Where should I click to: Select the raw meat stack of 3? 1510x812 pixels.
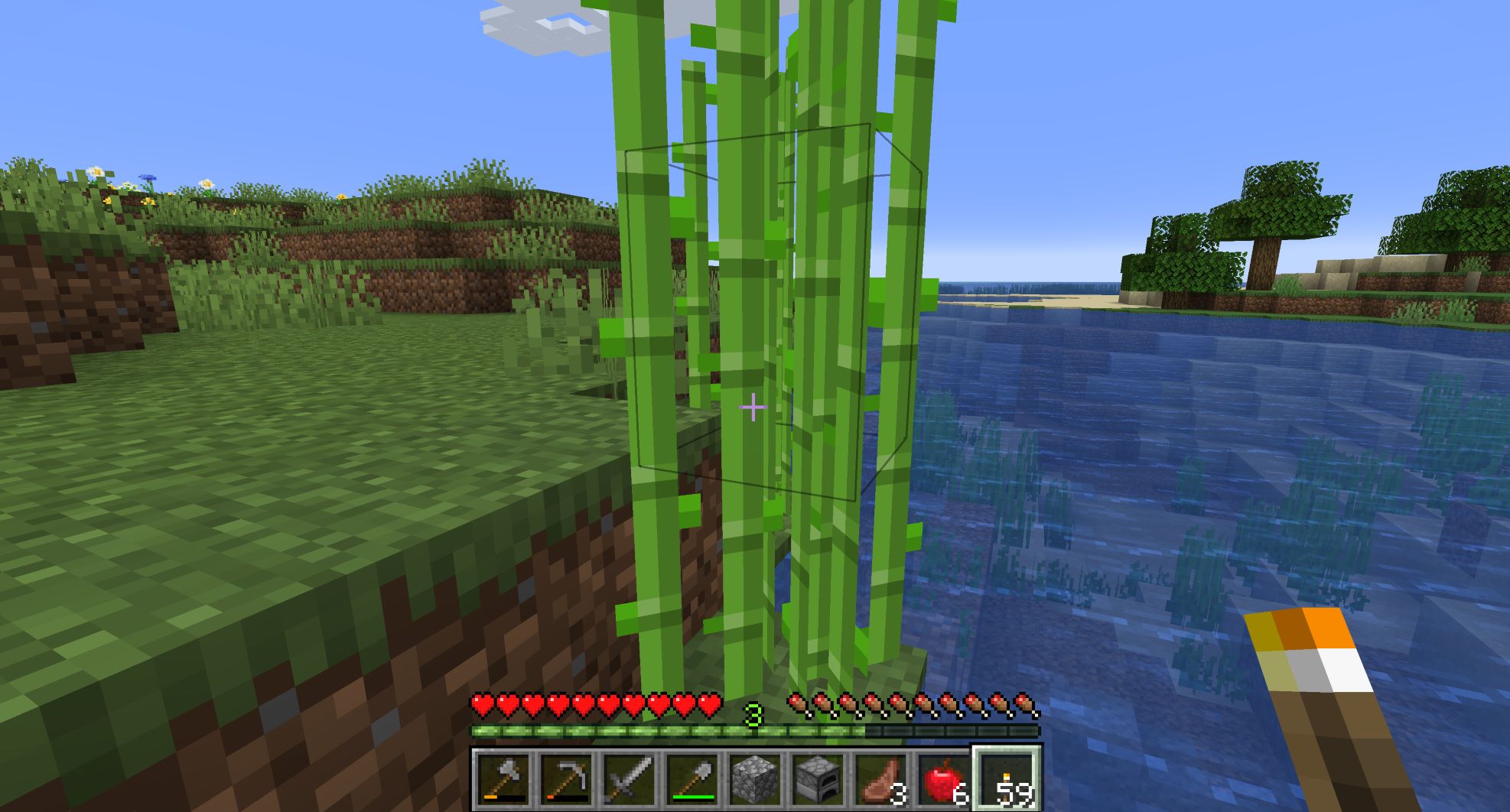[880, 780]
